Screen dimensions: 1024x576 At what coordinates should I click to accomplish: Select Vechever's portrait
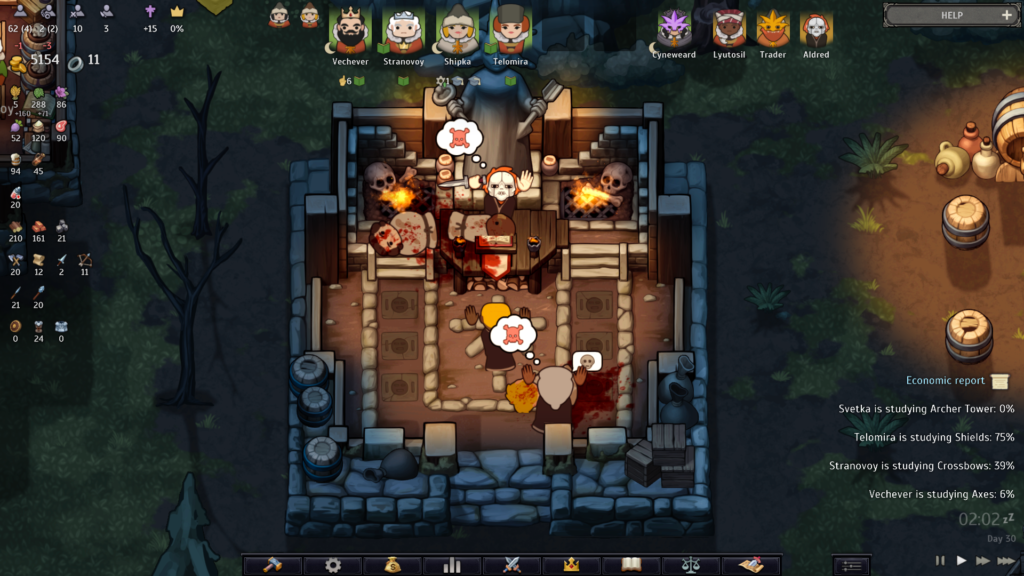(350, 30)
